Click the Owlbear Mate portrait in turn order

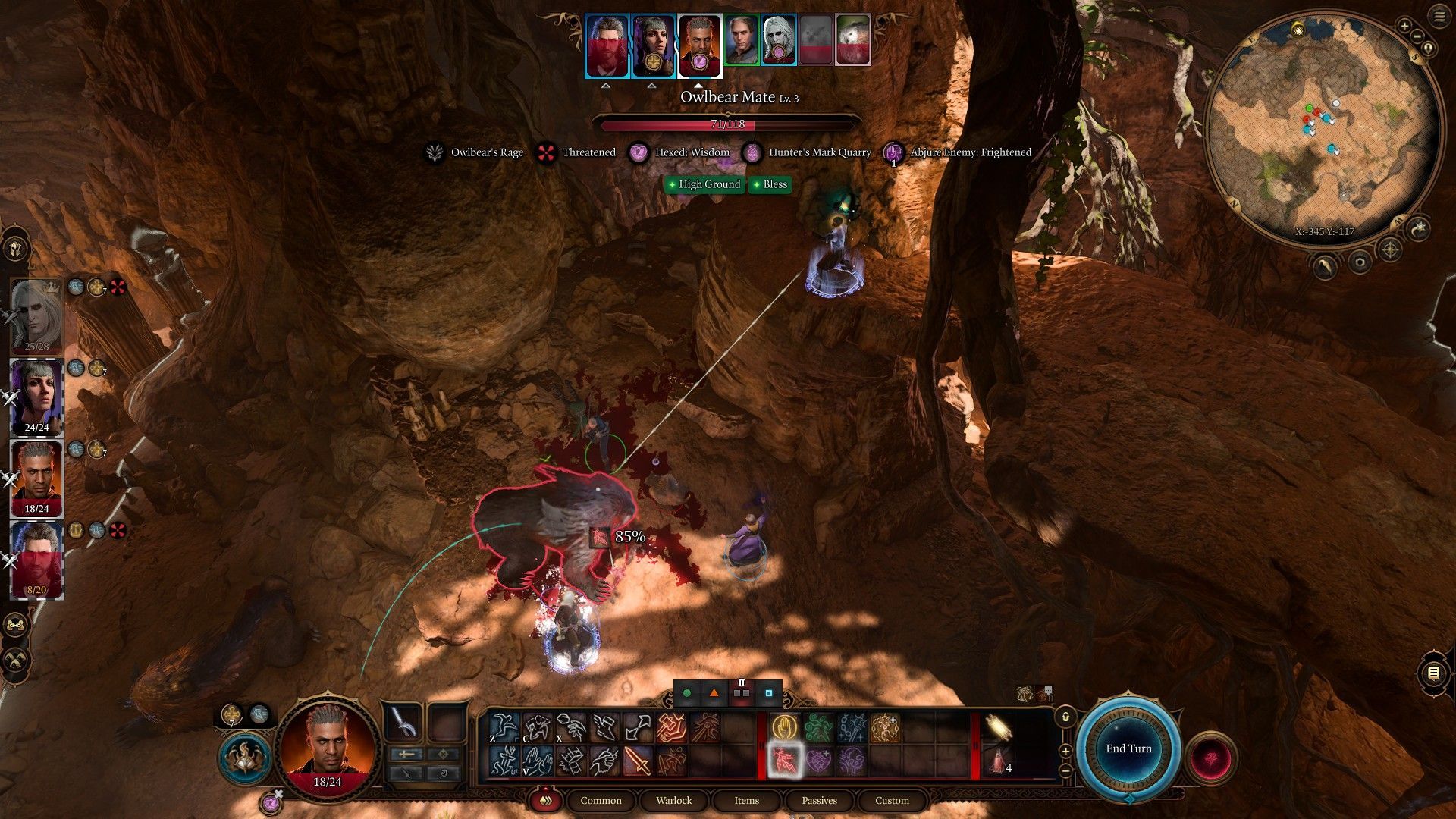(852, 39)
